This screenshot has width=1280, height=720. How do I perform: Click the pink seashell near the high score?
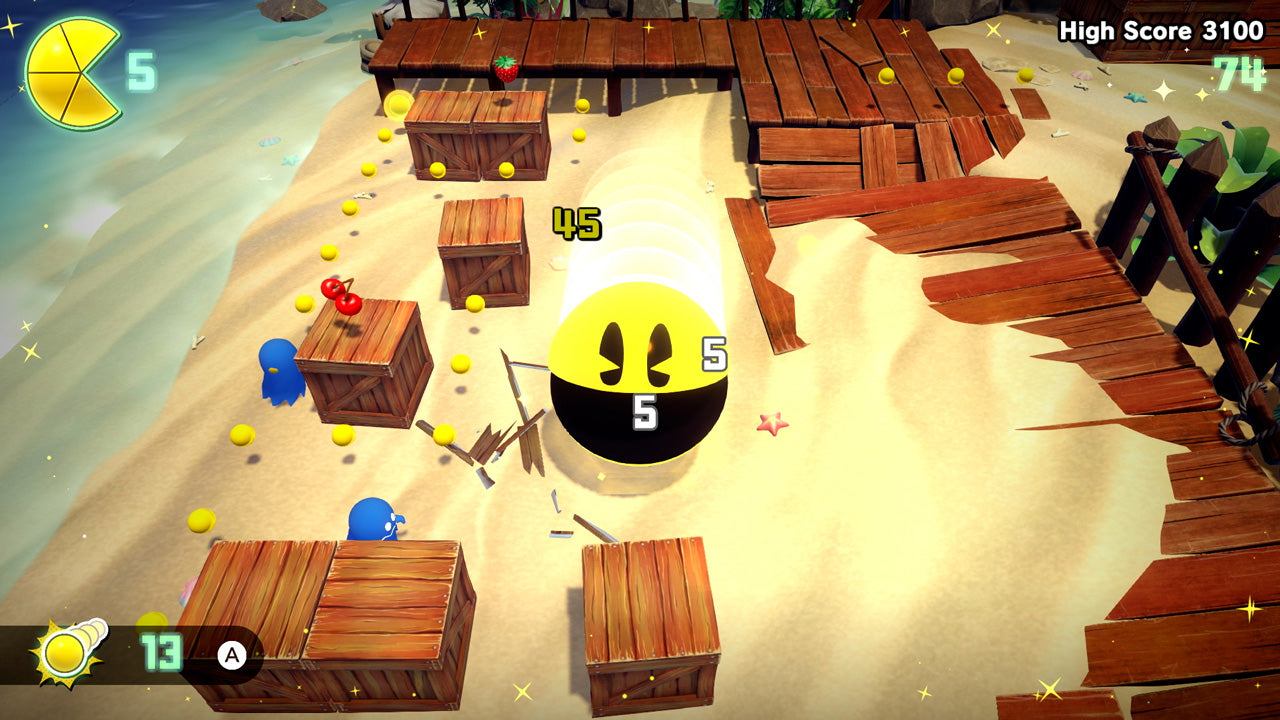coord(1083,75)
